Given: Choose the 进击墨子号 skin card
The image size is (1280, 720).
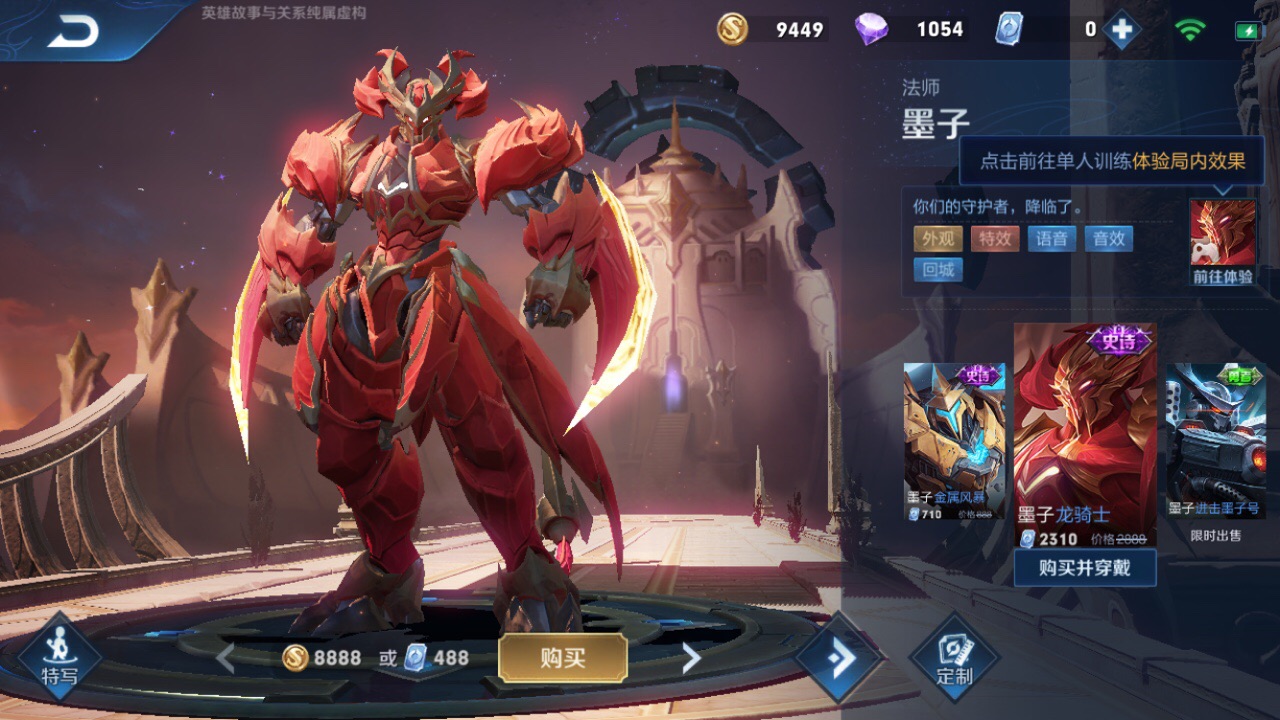Looking at the screenshot, I should [x=1216, y=442].
